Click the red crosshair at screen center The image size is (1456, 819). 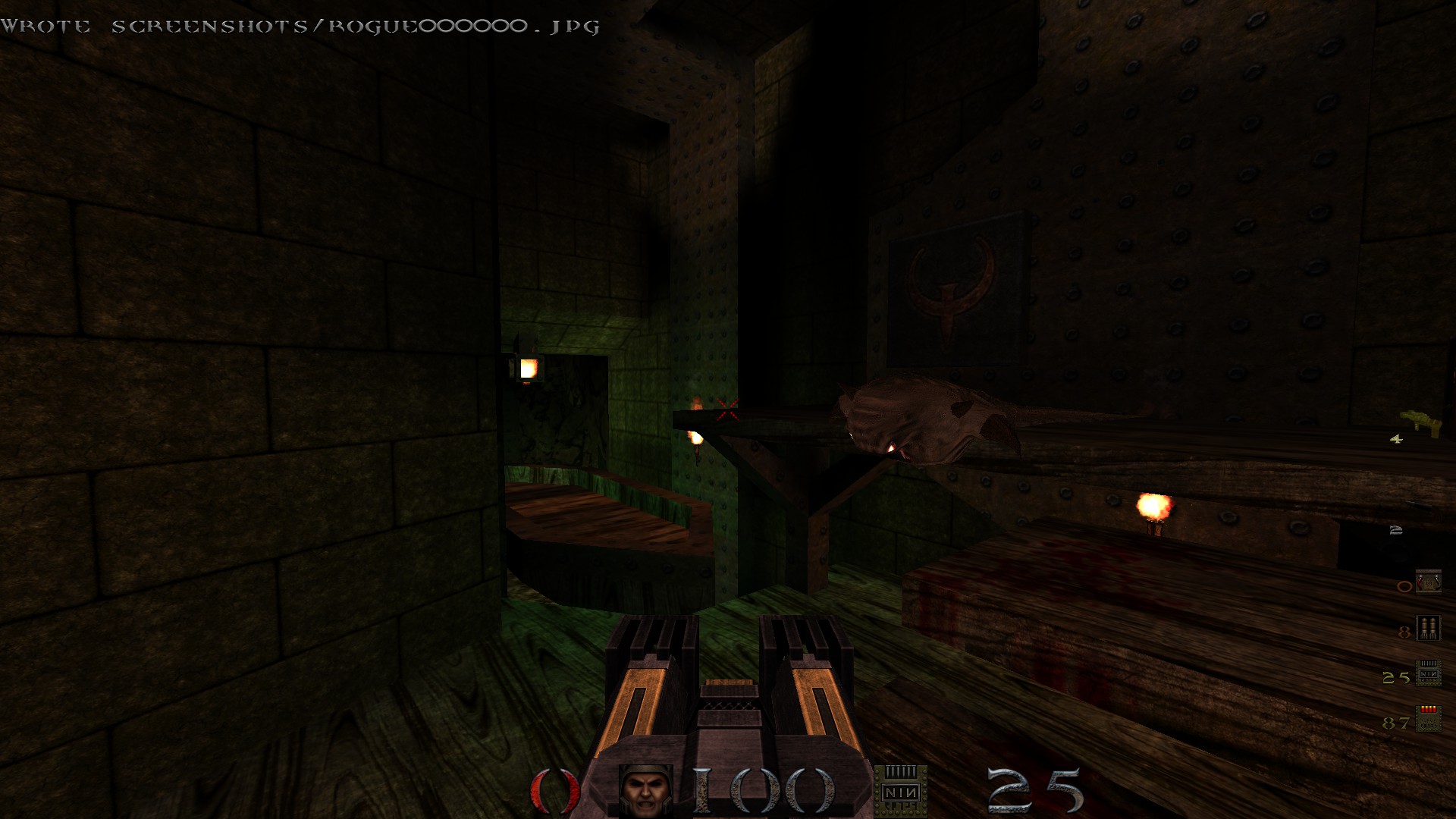tap(726, 408)
